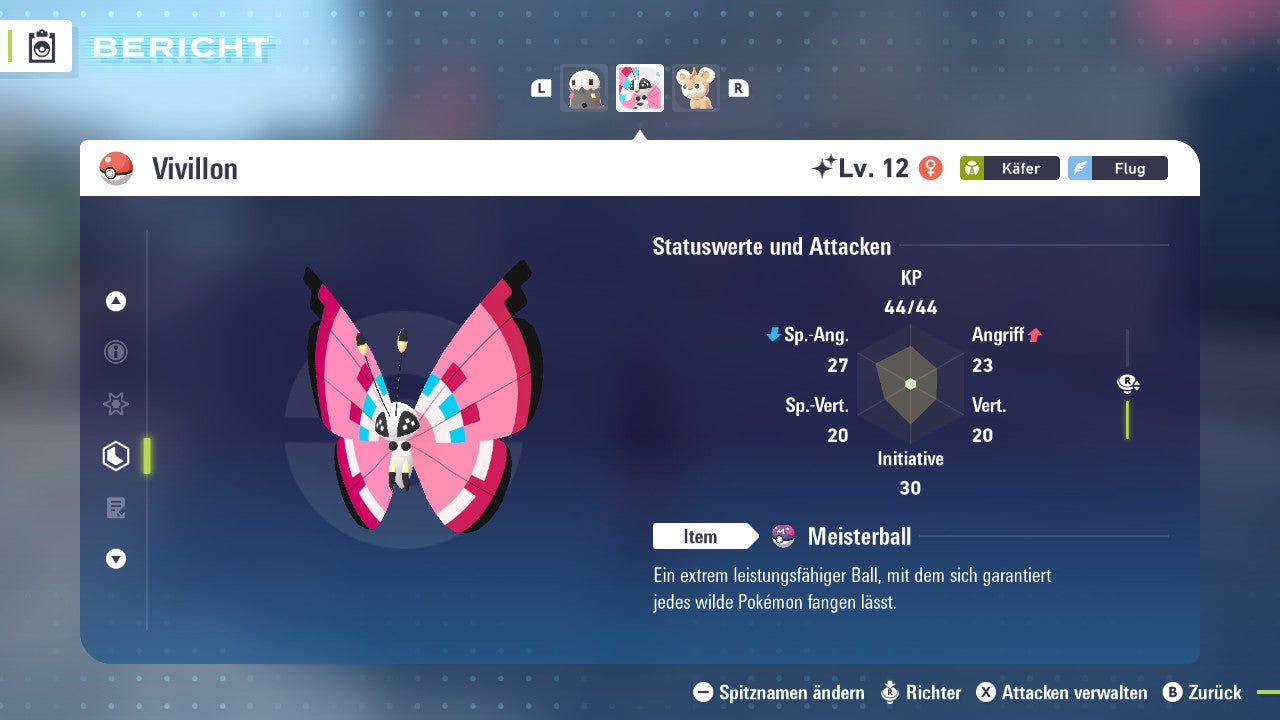Click the Bericht clipboard icon top left
Screen dimensions: 1280x720
coord(40,46)
